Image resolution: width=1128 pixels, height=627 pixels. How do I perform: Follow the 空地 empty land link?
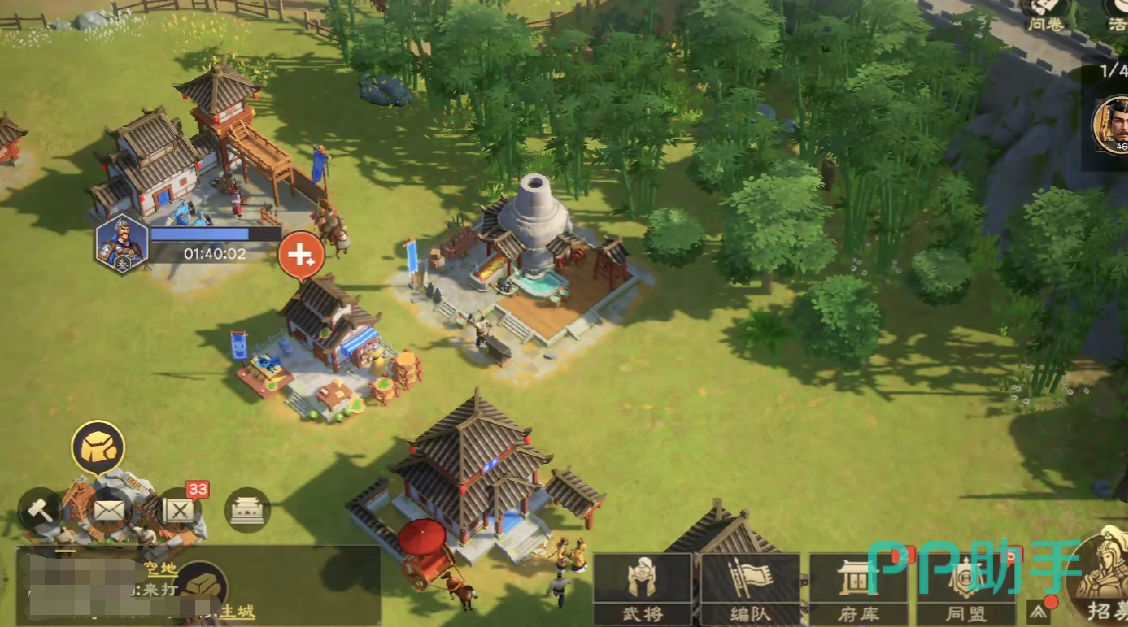(x=160, y=568)
